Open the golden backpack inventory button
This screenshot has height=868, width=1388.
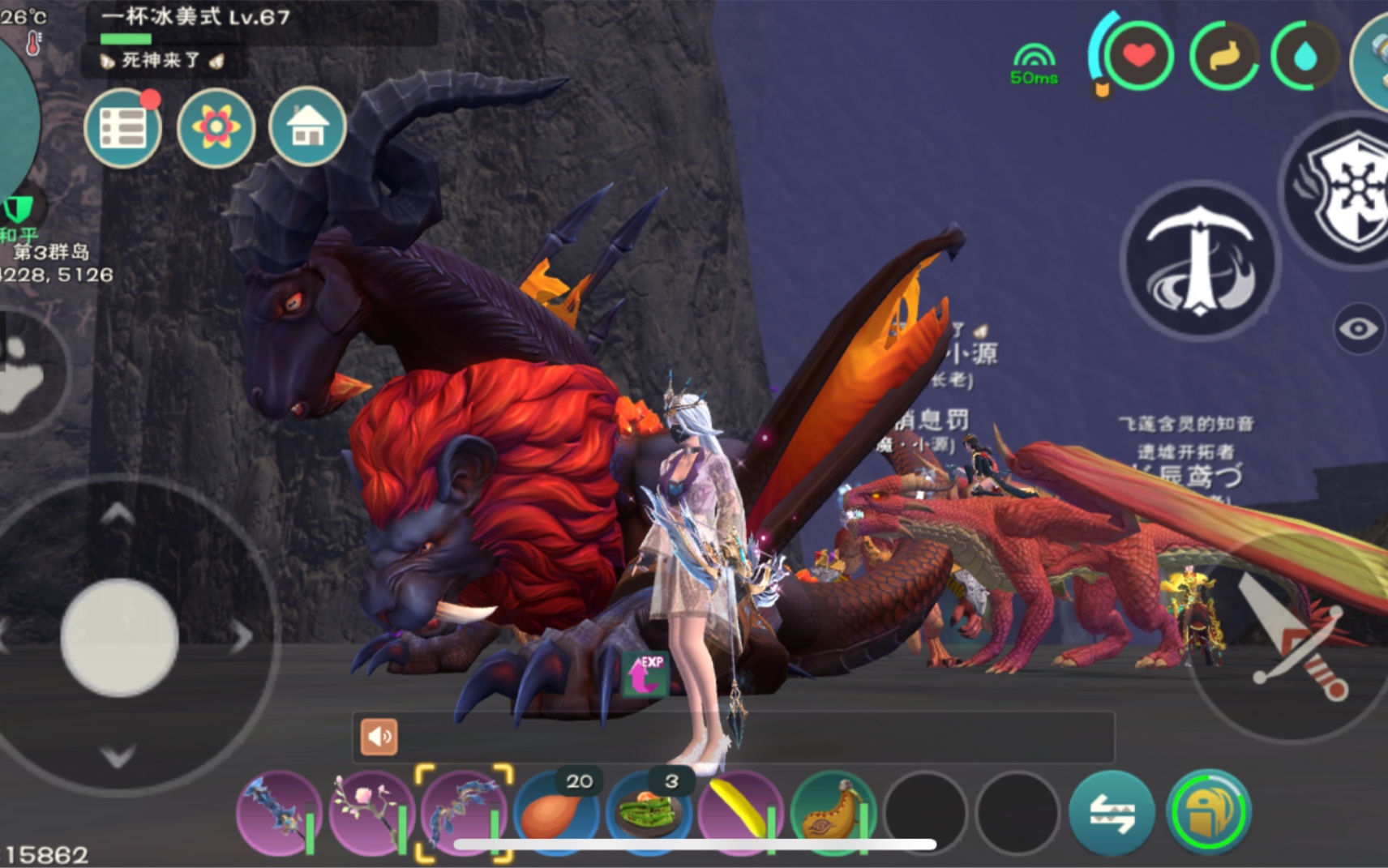point(1208,811)
